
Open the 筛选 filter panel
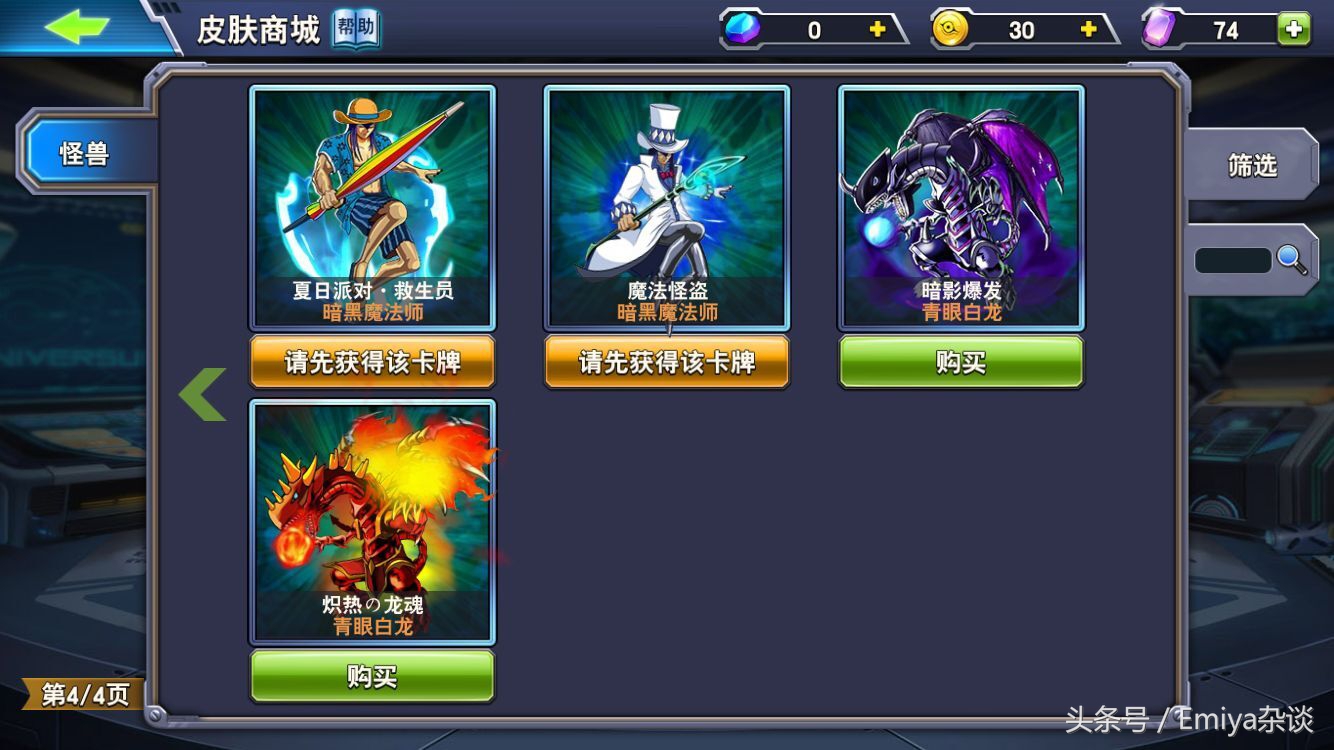pos(1254,165)
